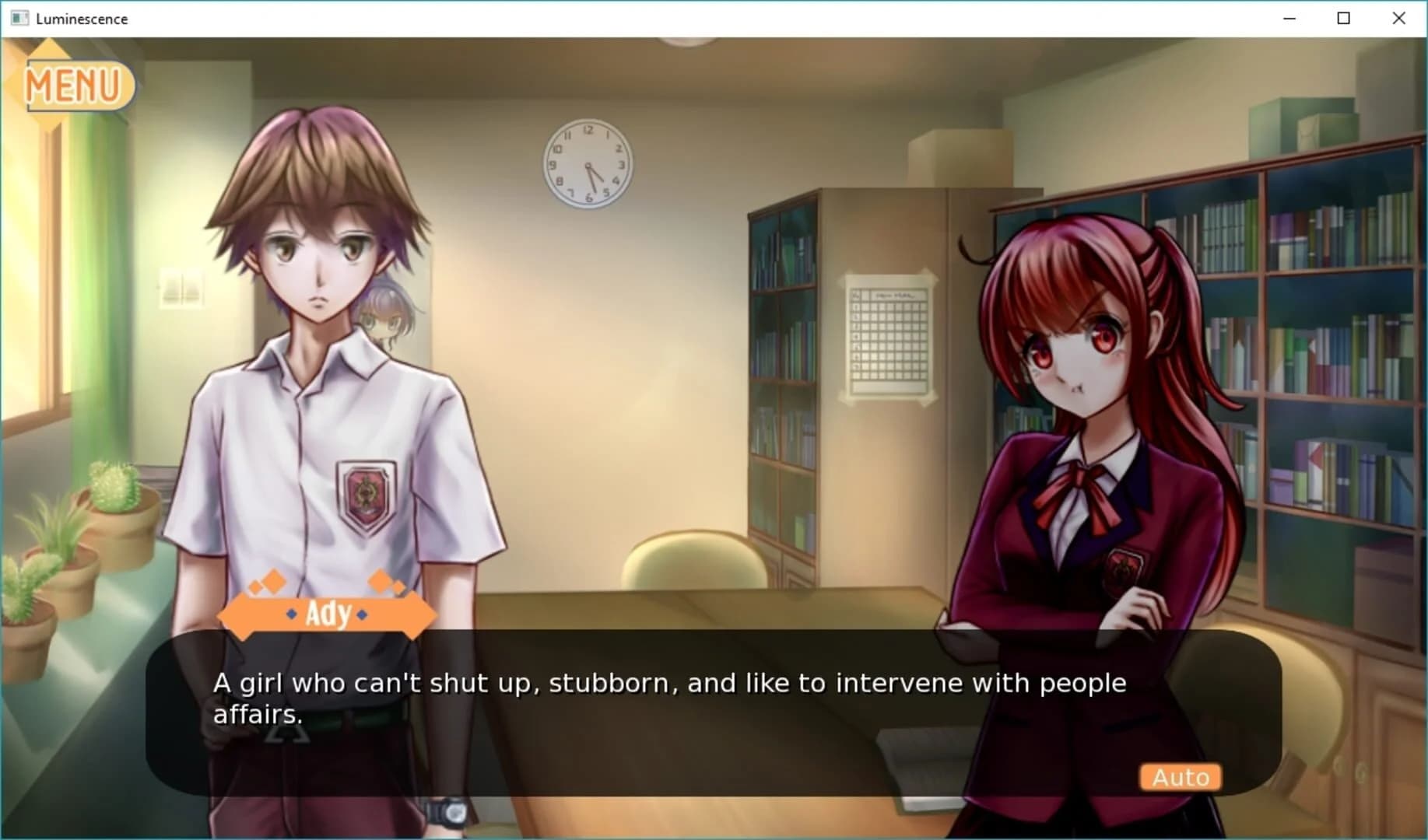The width and height of the screenshot is (1428, 840).
Task: Click the chart poster taped to the bookshelf
Action: (889, 338)
